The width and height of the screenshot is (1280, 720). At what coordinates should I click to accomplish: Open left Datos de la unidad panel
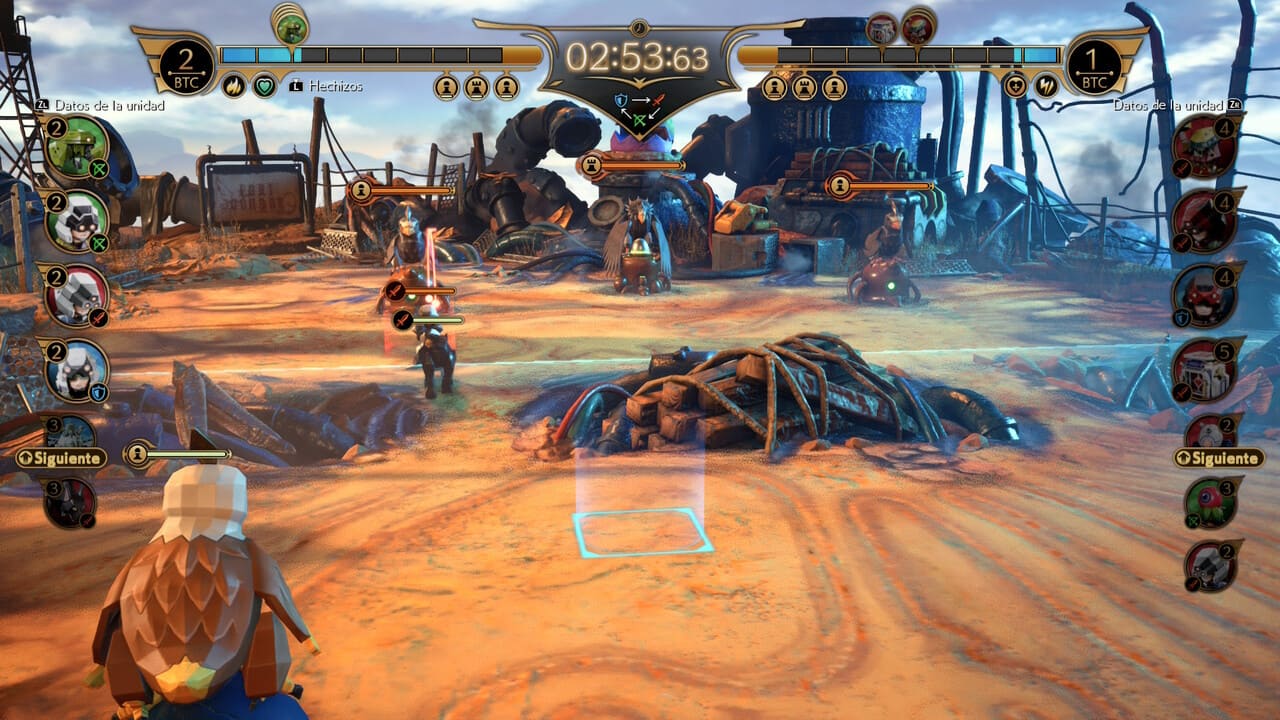[x=100, y=104]
